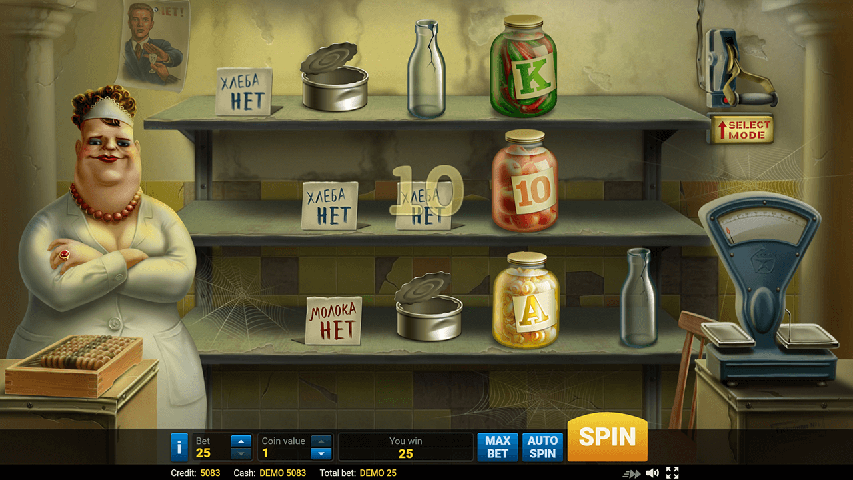
Task: Set the MAX BET
Action: pyautogui.click(x=498, y=446)
